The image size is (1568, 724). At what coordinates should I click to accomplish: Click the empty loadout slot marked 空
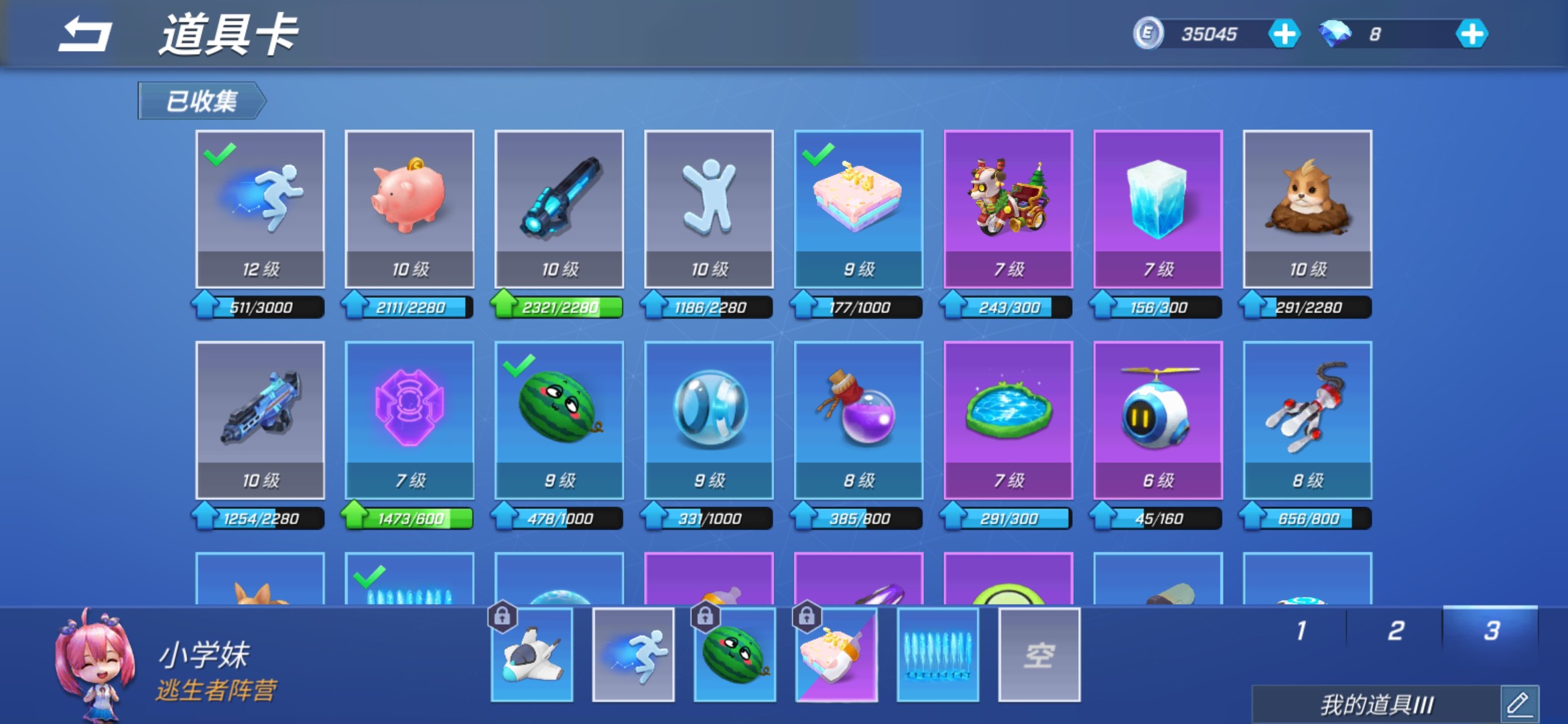pos(1039,655)
